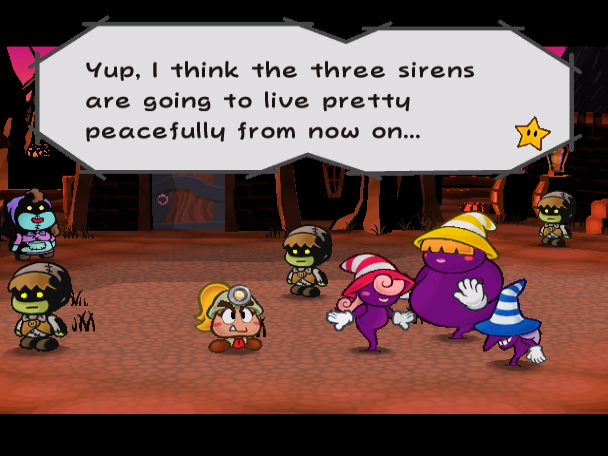Click the three sirens dialogue speech bubble
Viewport: 608px width, 456px height.
pos(300,100)
